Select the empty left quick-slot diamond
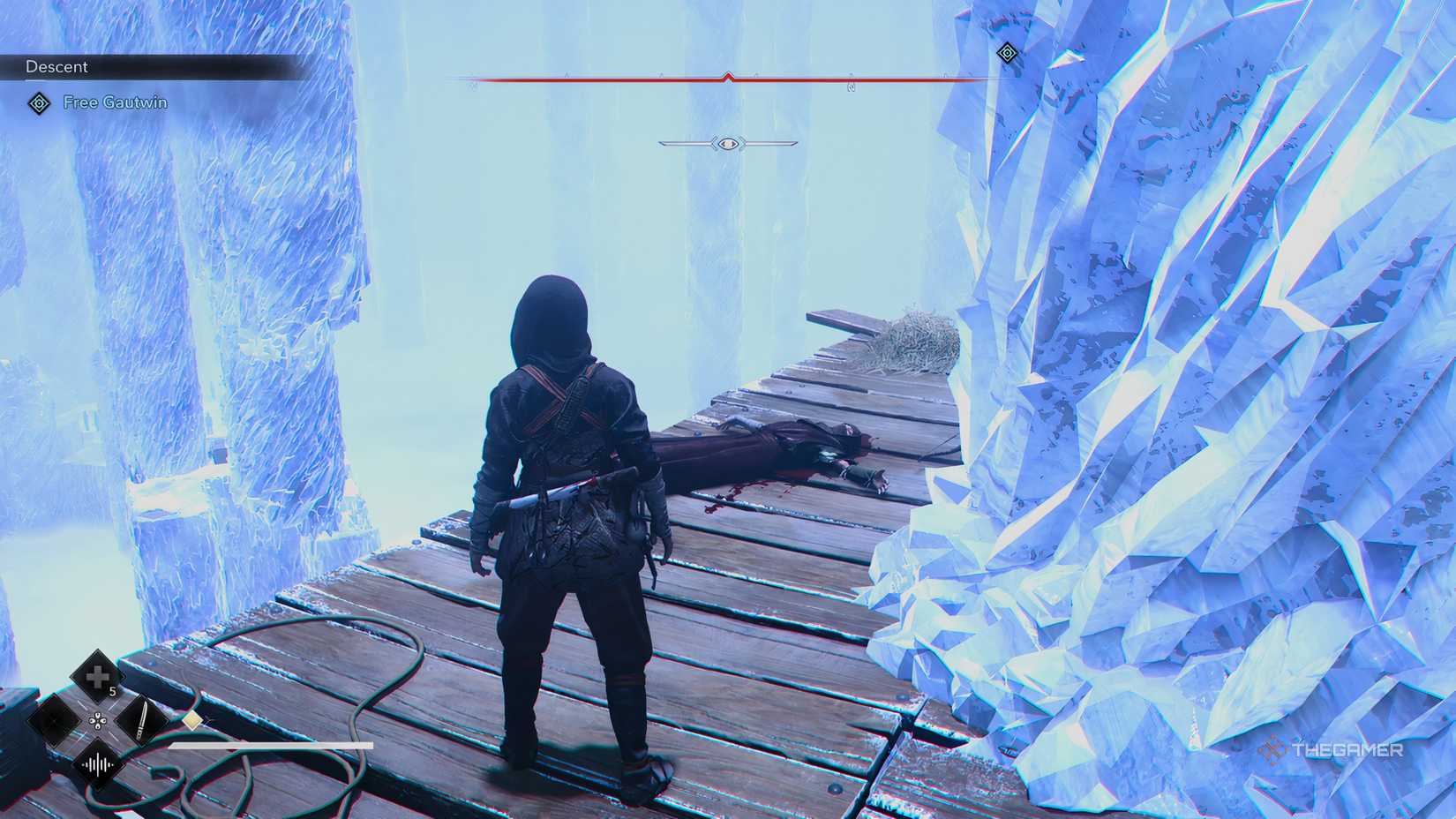The width and height of the screenshot is (1456, 819). [x=53, y=720]
